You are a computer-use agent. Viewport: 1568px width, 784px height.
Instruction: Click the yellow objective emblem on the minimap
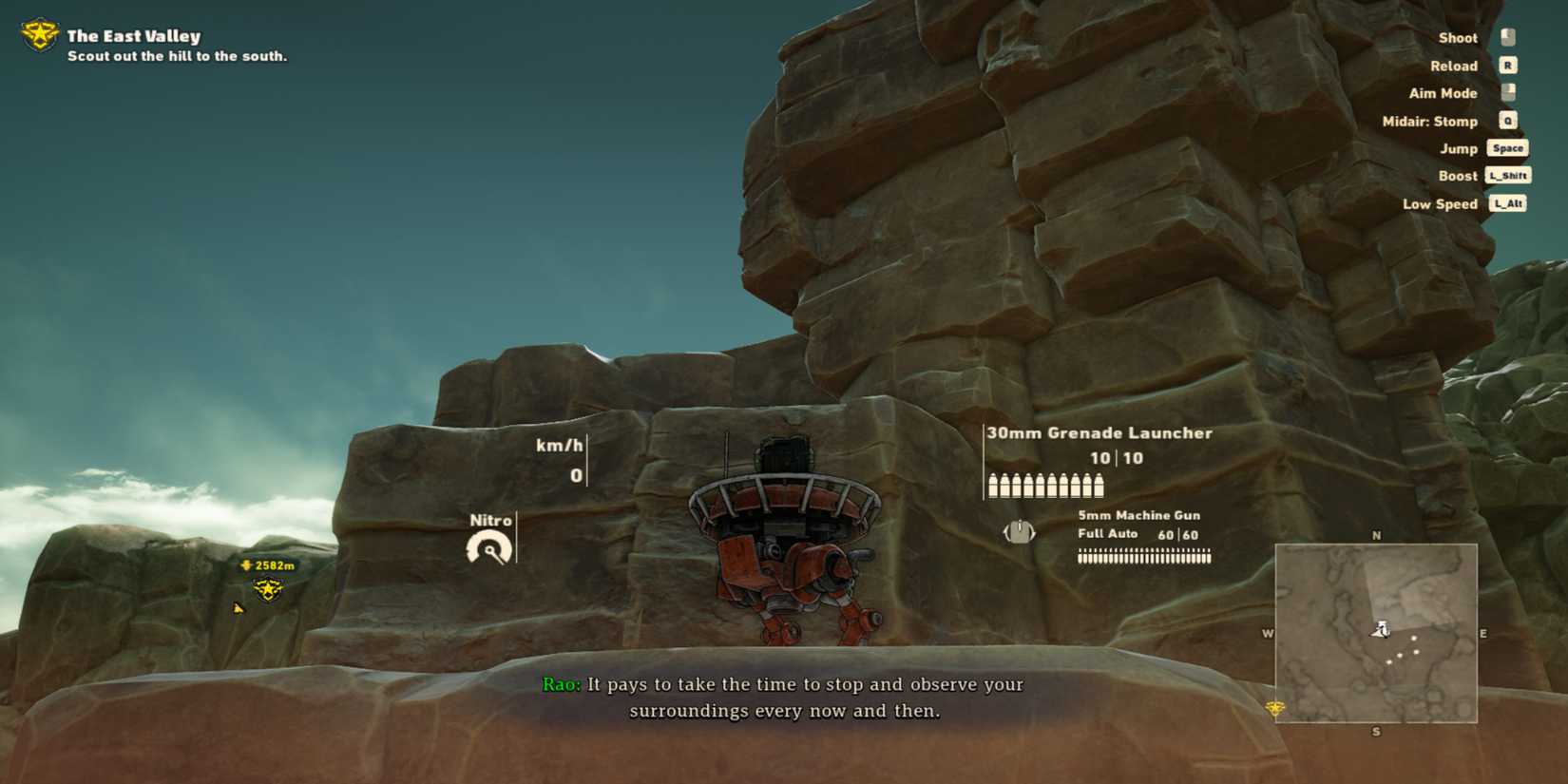click(x=1273, y=706)
